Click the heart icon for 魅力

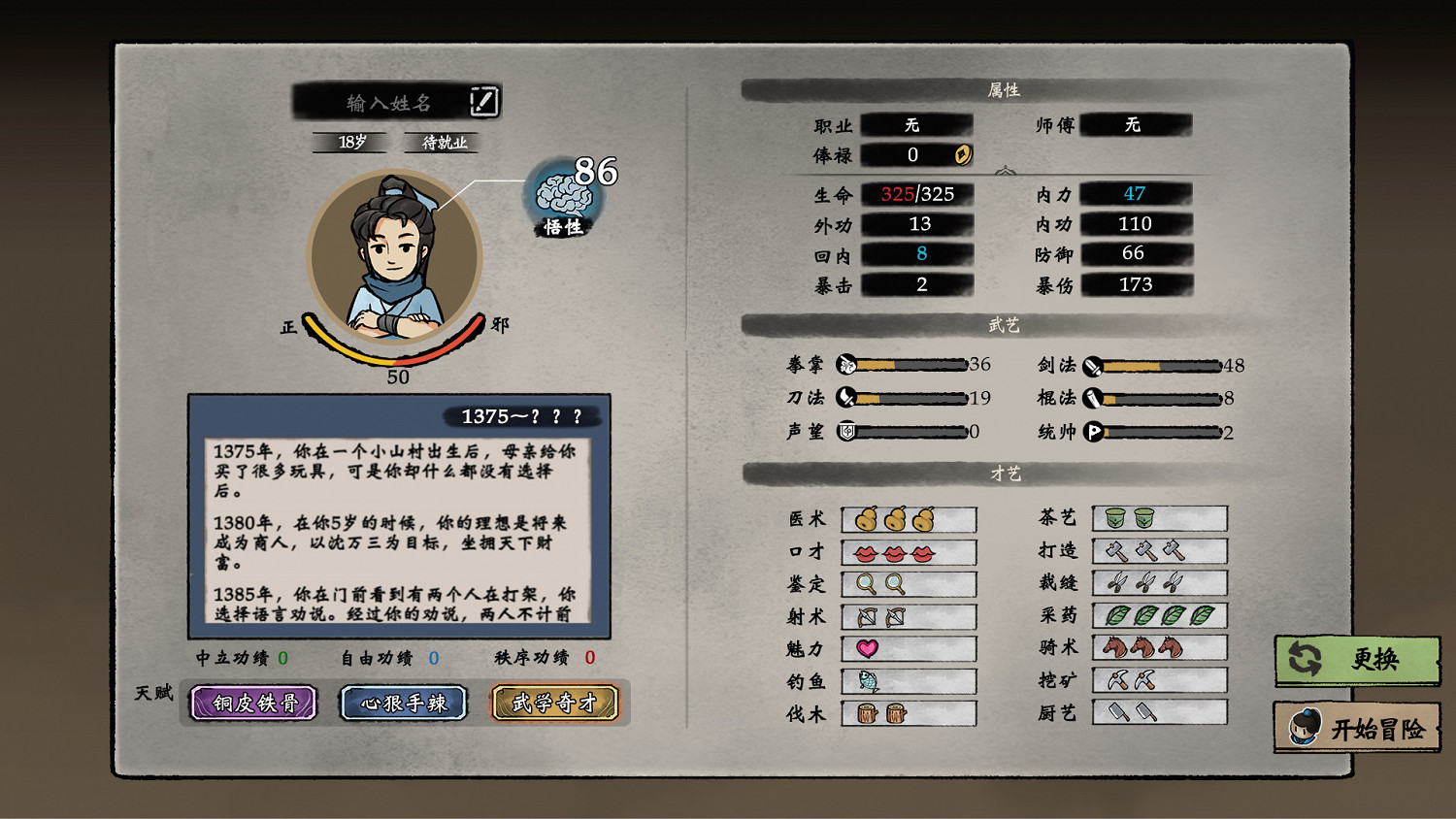[x=866, y=648]
